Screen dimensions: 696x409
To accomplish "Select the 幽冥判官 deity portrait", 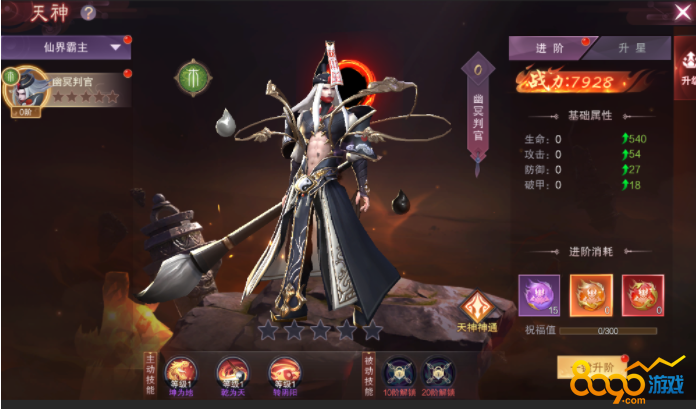I will click(27, 89).
